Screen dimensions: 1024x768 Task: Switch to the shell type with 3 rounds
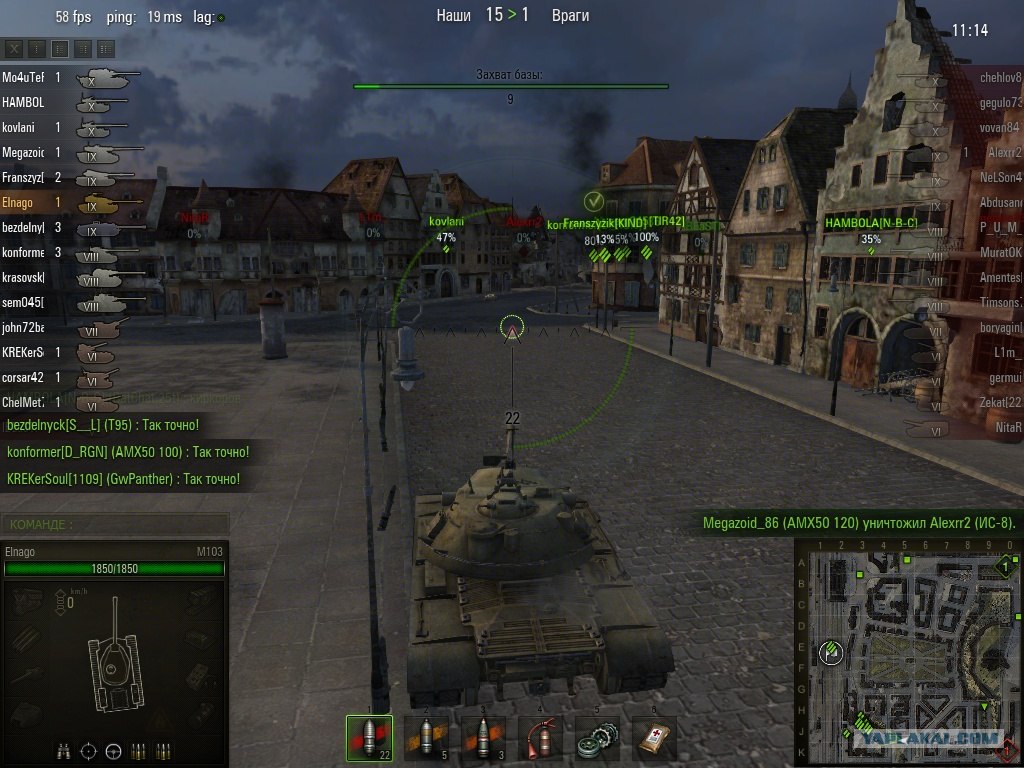pyautogui.click(x=483, y=738)
